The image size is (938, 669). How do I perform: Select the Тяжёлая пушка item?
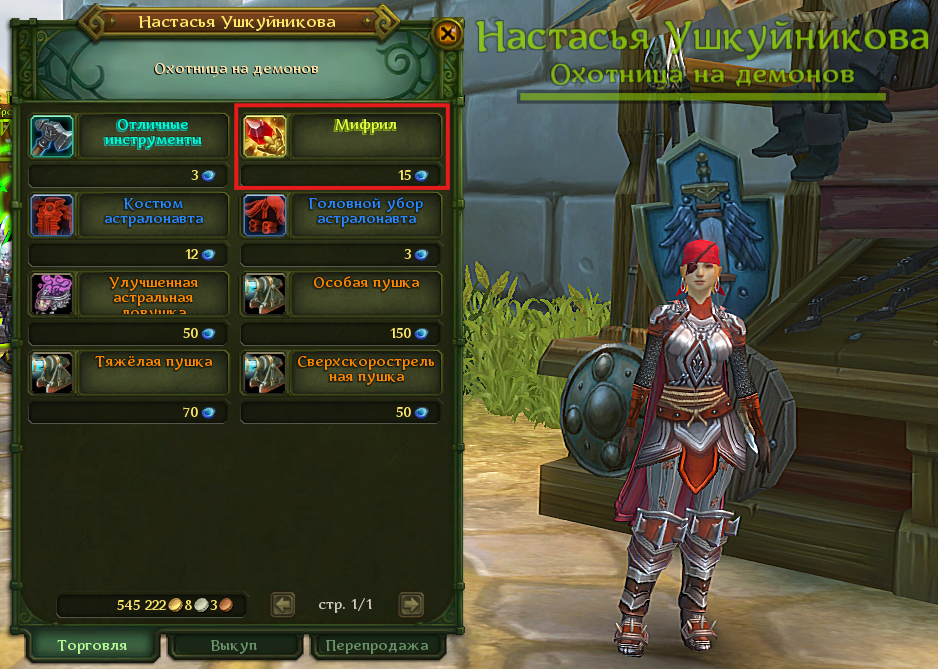pyautogui.click(x=130, y=372)
